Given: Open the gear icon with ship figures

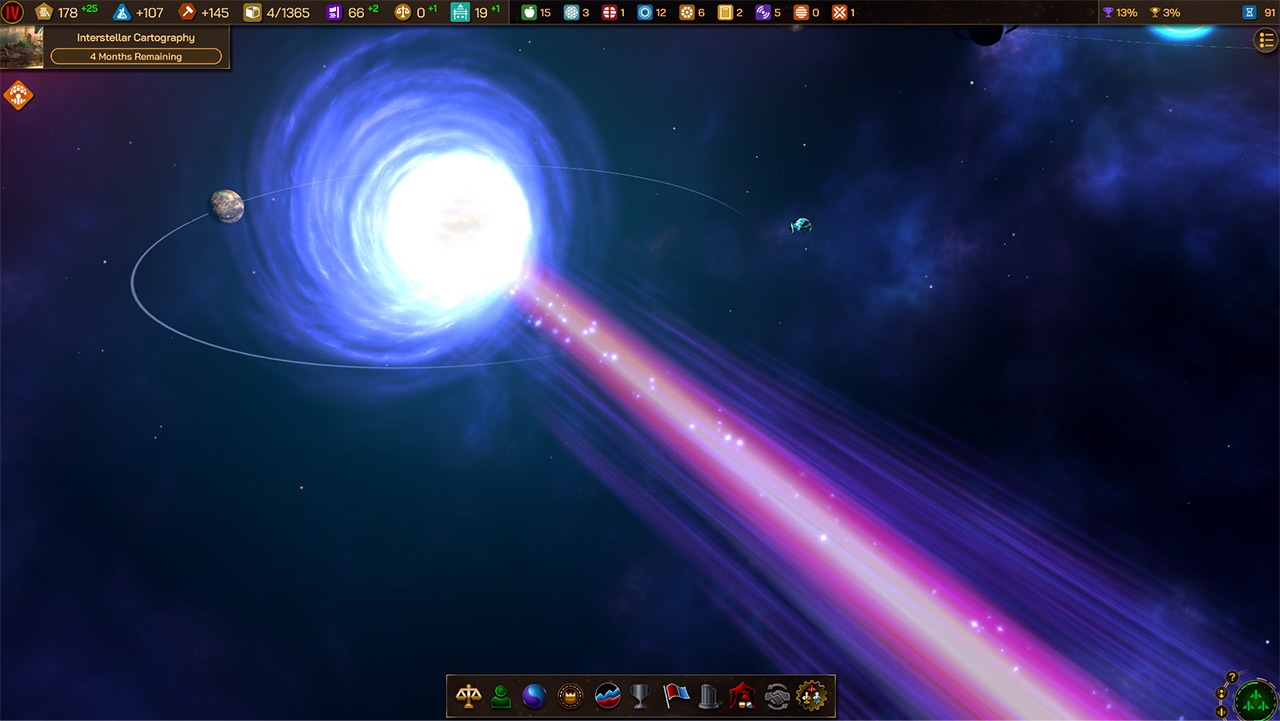Looking at the screenshot, I should 811,696.
